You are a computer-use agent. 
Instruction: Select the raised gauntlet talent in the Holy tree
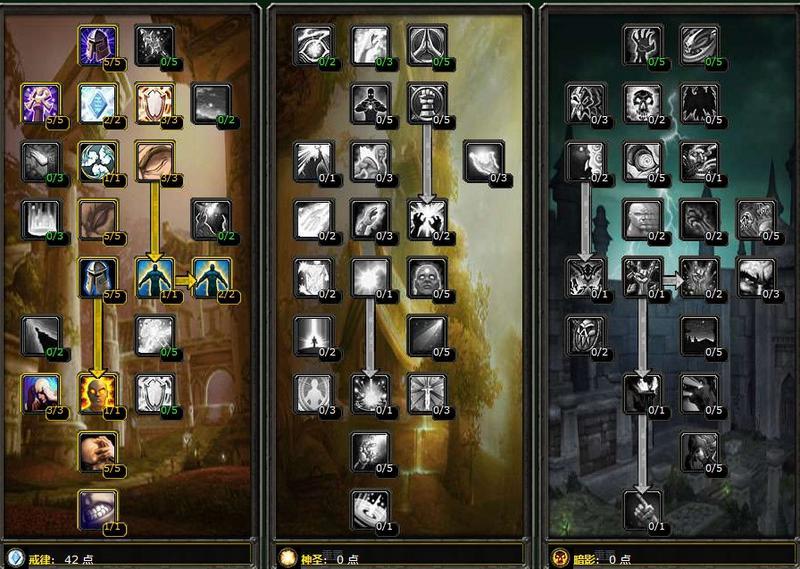tap(427, 102)
